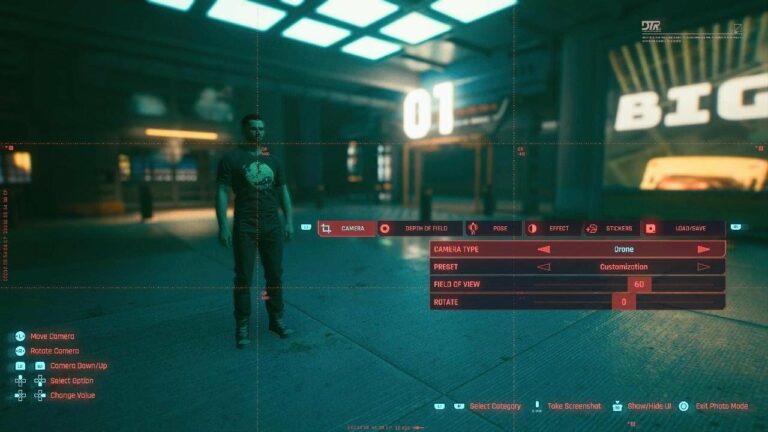Switch to the Camera tab
Image resolution: width=768 pixels, height=432 pixels.
(347, 228)
